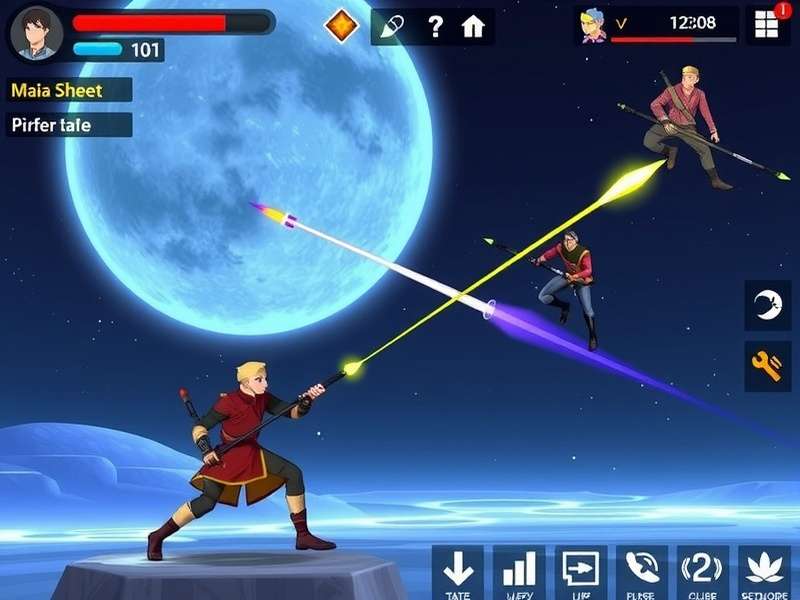Select the pencil edit tool
Screen dimensions: 800x600
point(393,27)
